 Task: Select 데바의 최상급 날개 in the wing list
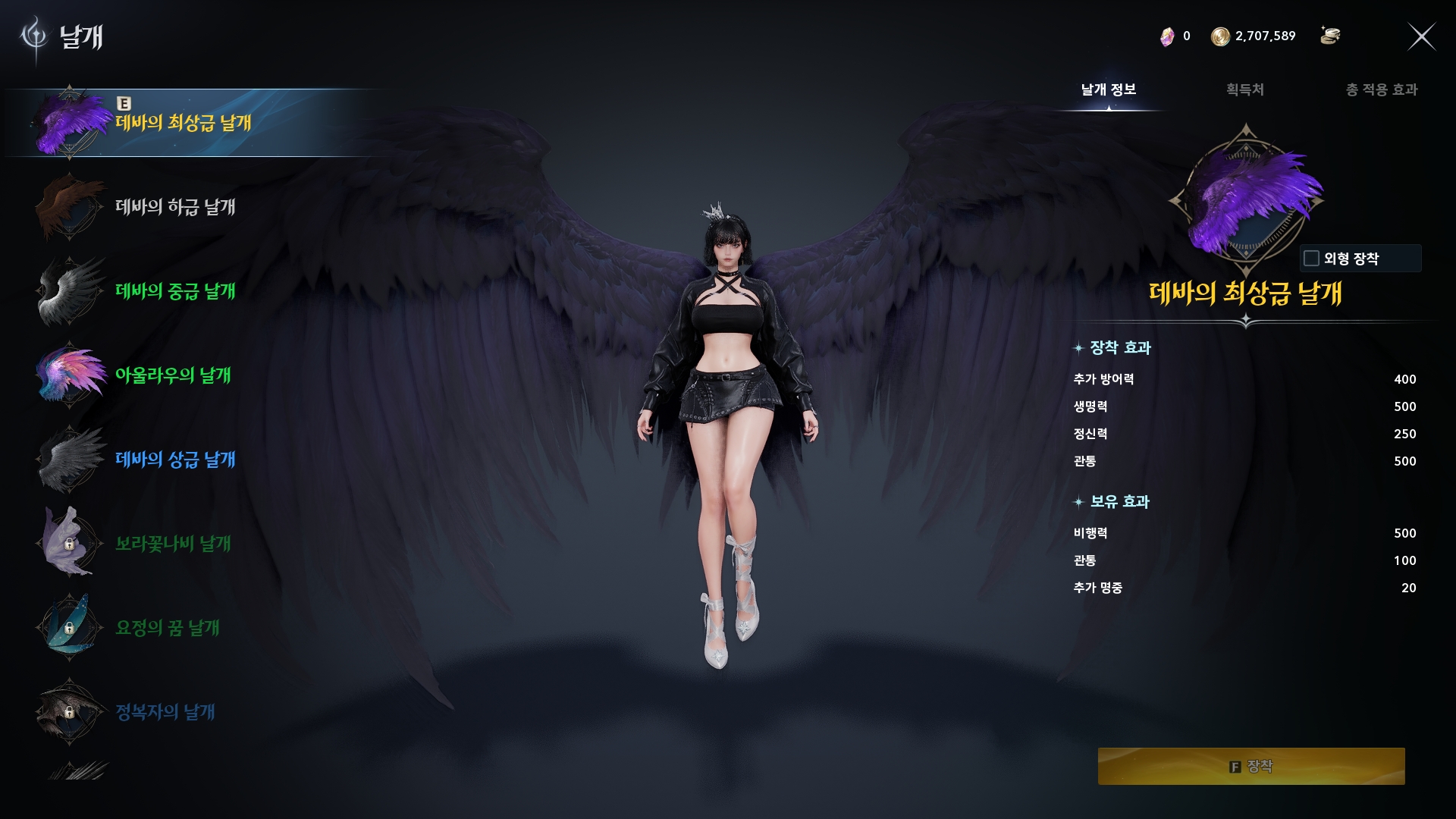182,123
